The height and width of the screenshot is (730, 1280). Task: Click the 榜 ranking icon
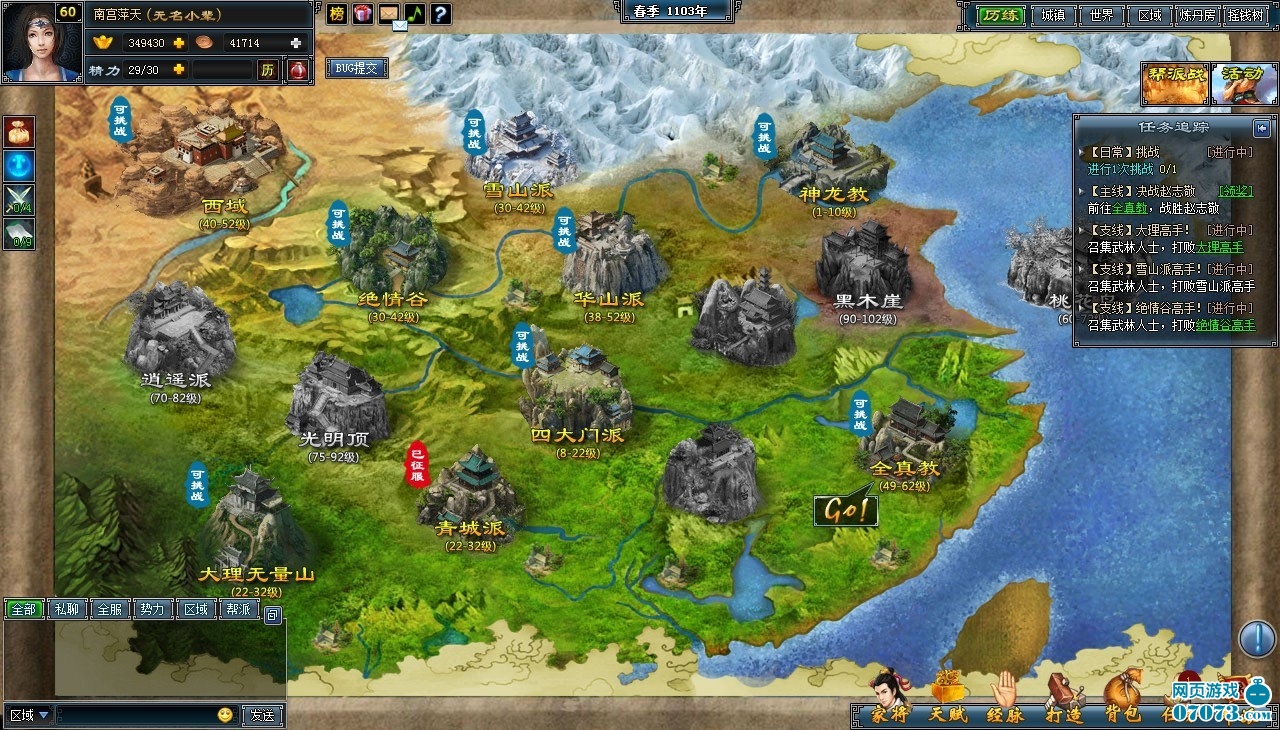337,14
